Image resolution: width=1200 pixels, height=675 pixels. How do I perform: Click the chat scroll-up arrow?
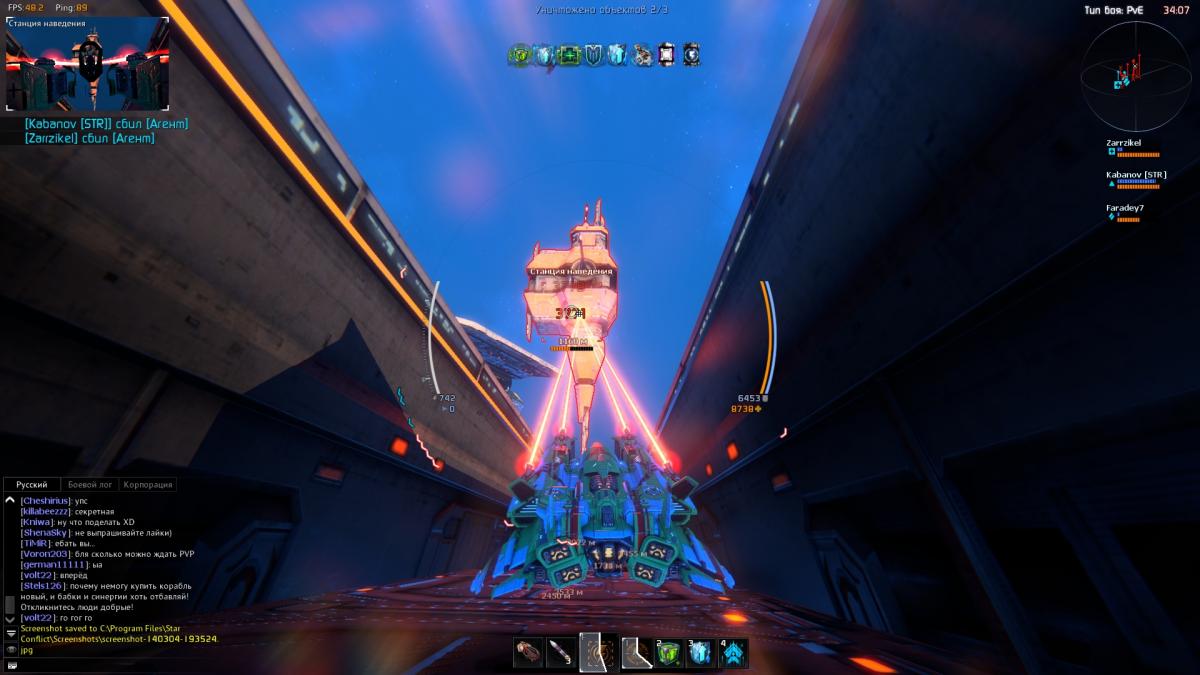coord(10,500)
